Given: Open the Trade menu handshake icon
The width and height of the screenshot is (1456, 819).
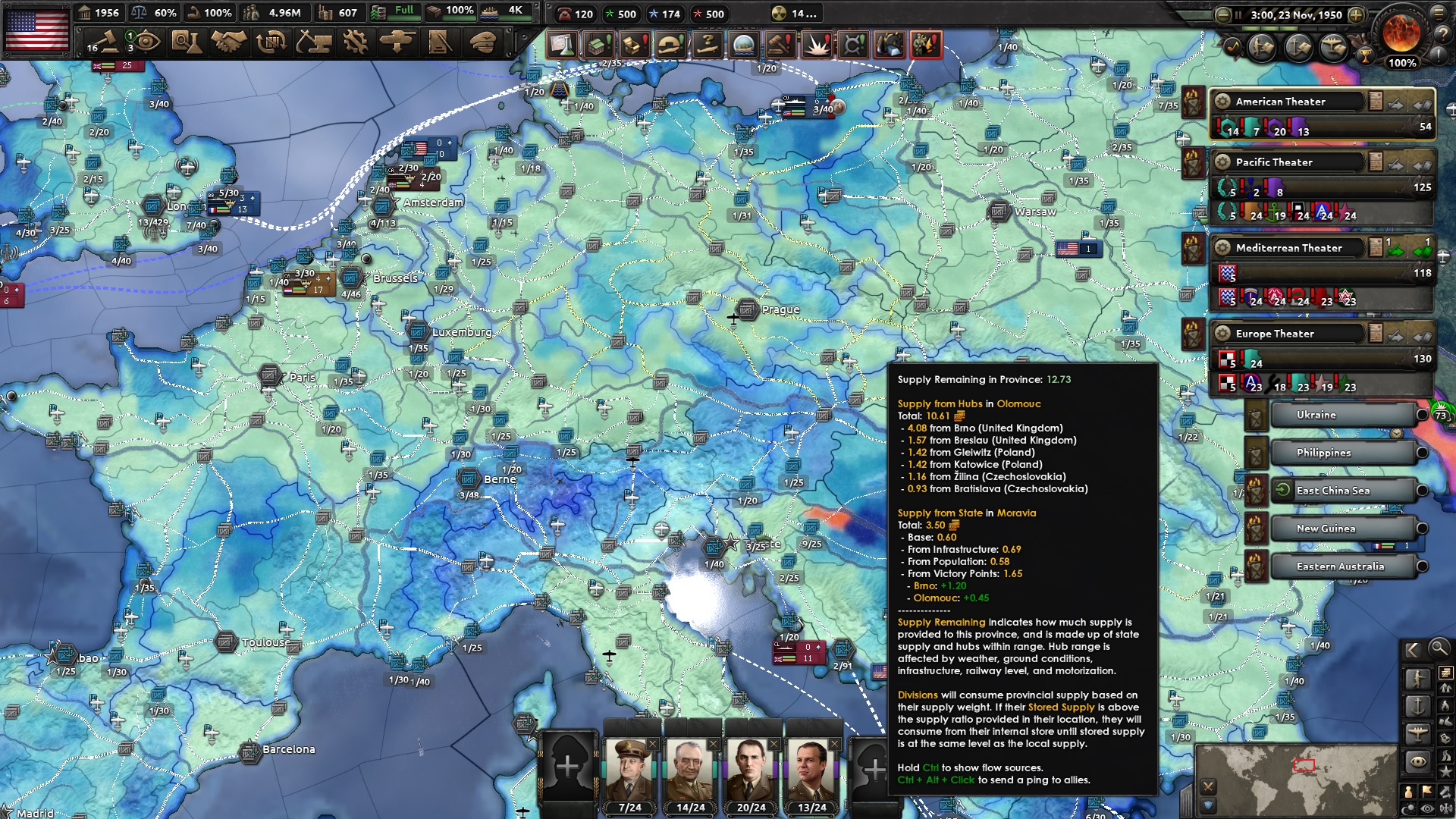Looking at the screenshot, I should pyautogui.click(x=227, y=43).
